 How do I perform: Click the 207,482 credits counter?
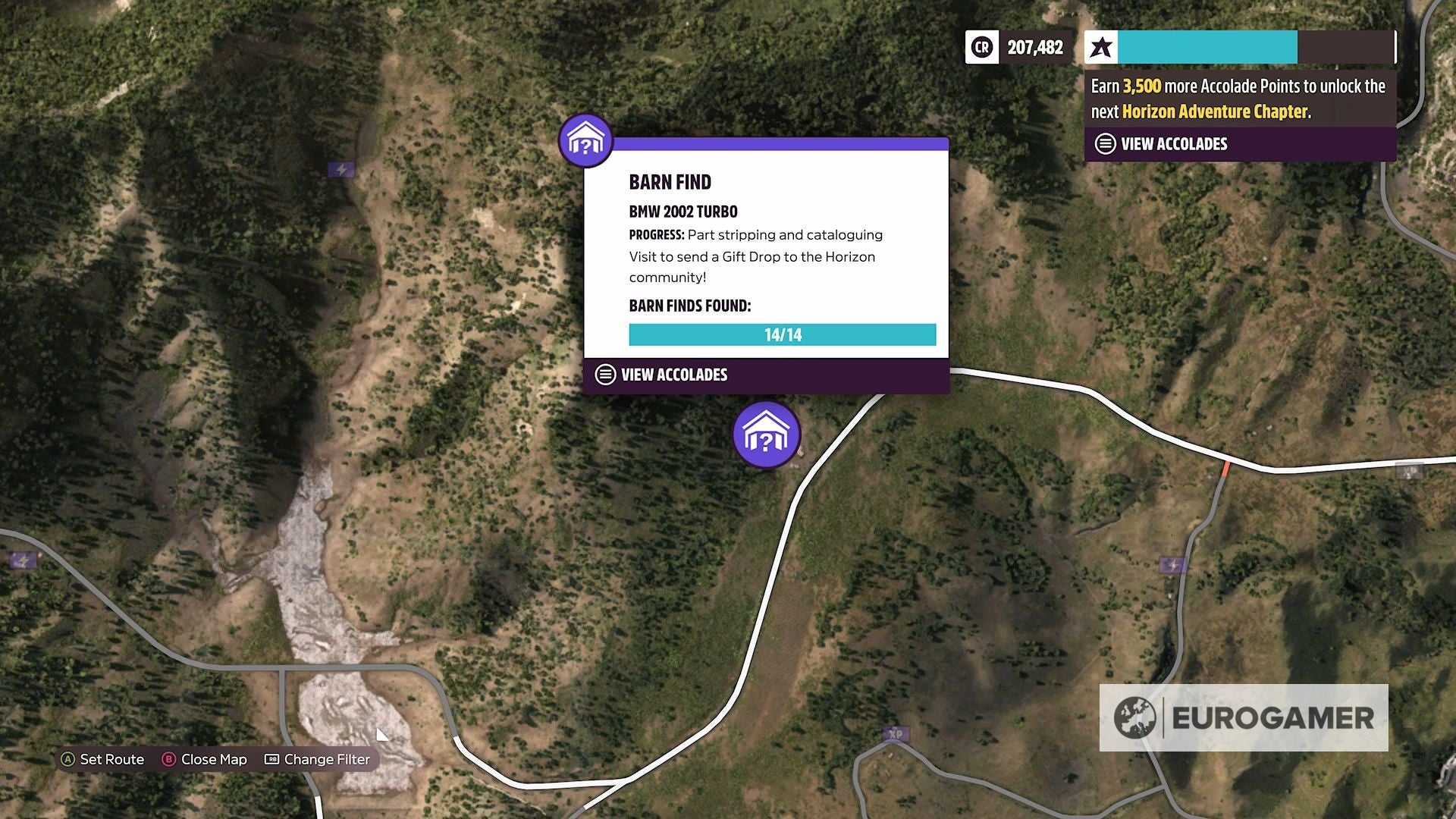pos(1034,47)
